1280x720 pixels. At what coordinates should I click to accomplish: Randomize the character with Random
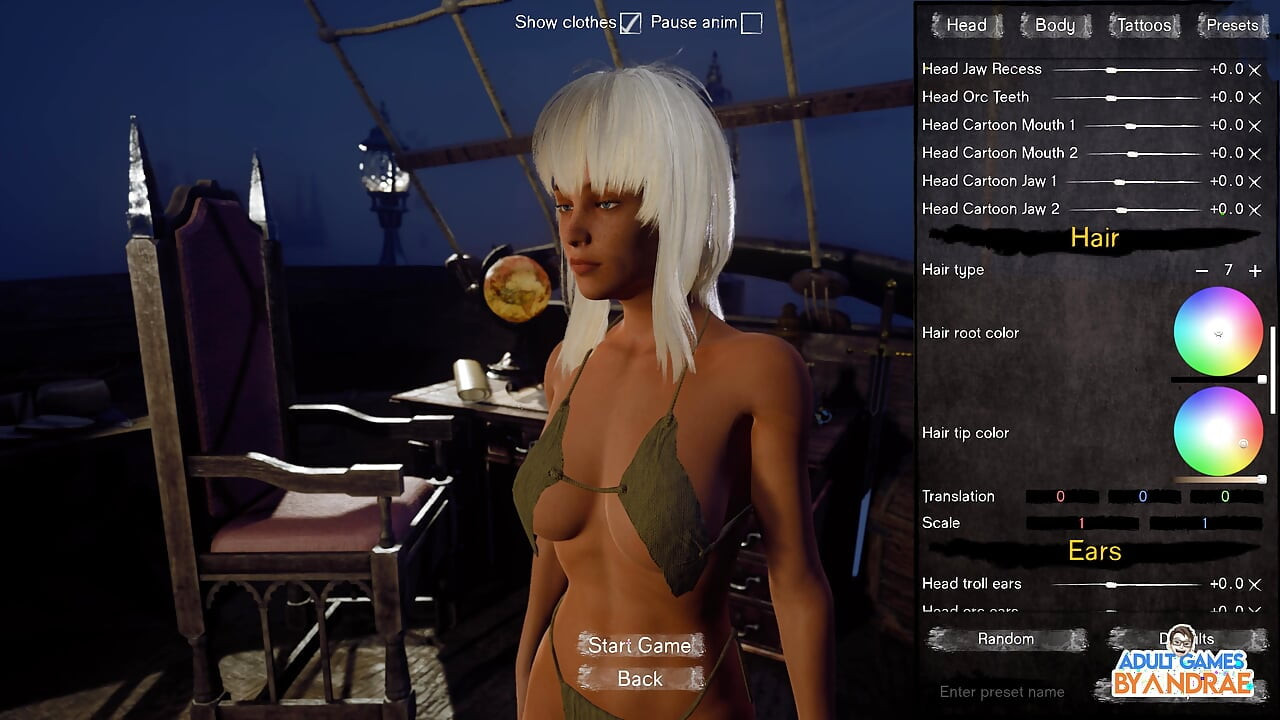(1006, 638)
